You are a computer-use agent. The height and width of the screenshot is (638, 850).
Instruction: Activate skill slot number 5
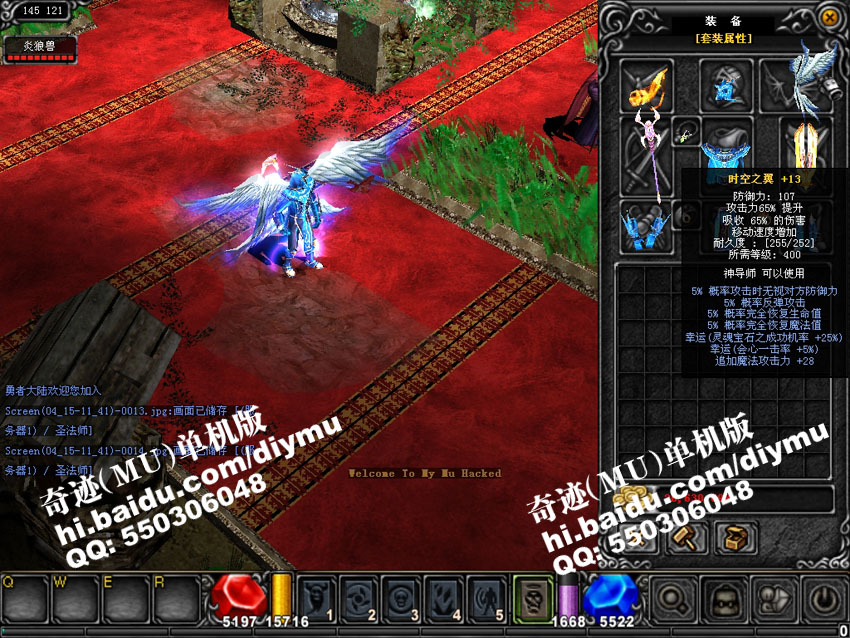pos(487,597)
